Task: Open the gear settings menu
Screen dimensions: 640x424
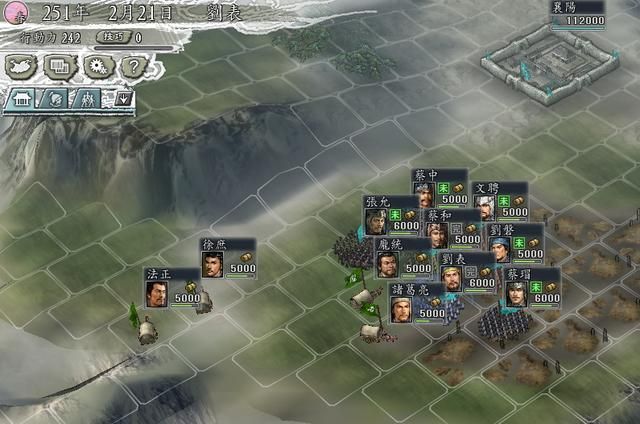Action: tap(97, 66)
